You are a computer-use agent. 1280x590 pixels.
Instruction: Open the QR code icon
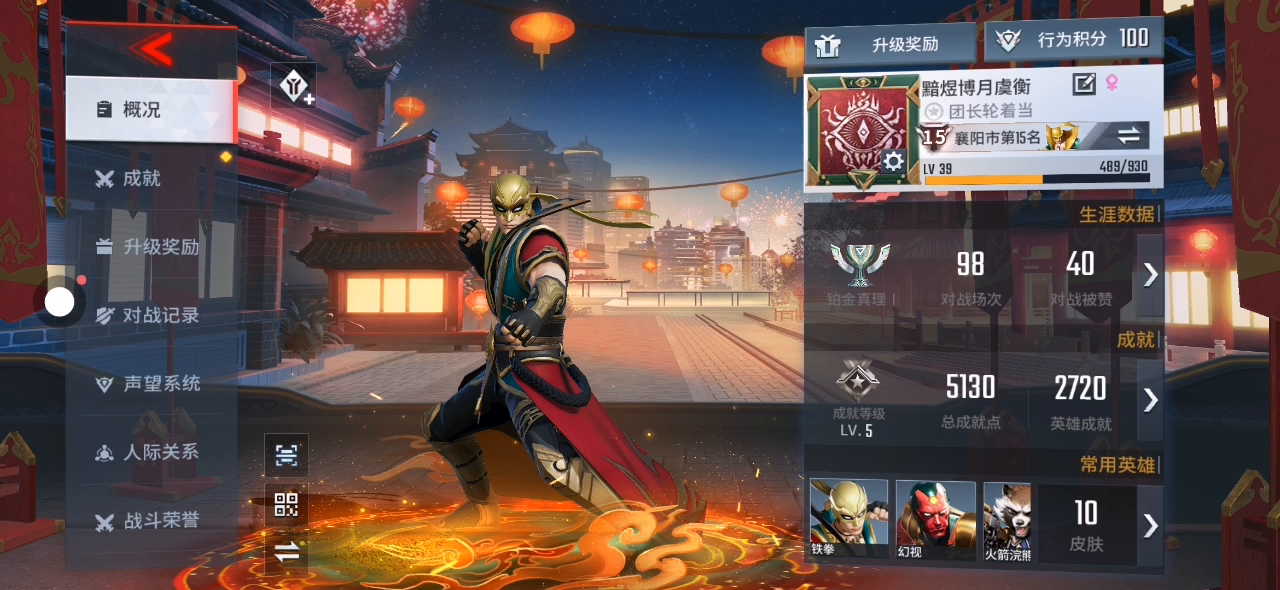(x=286, y=504)
